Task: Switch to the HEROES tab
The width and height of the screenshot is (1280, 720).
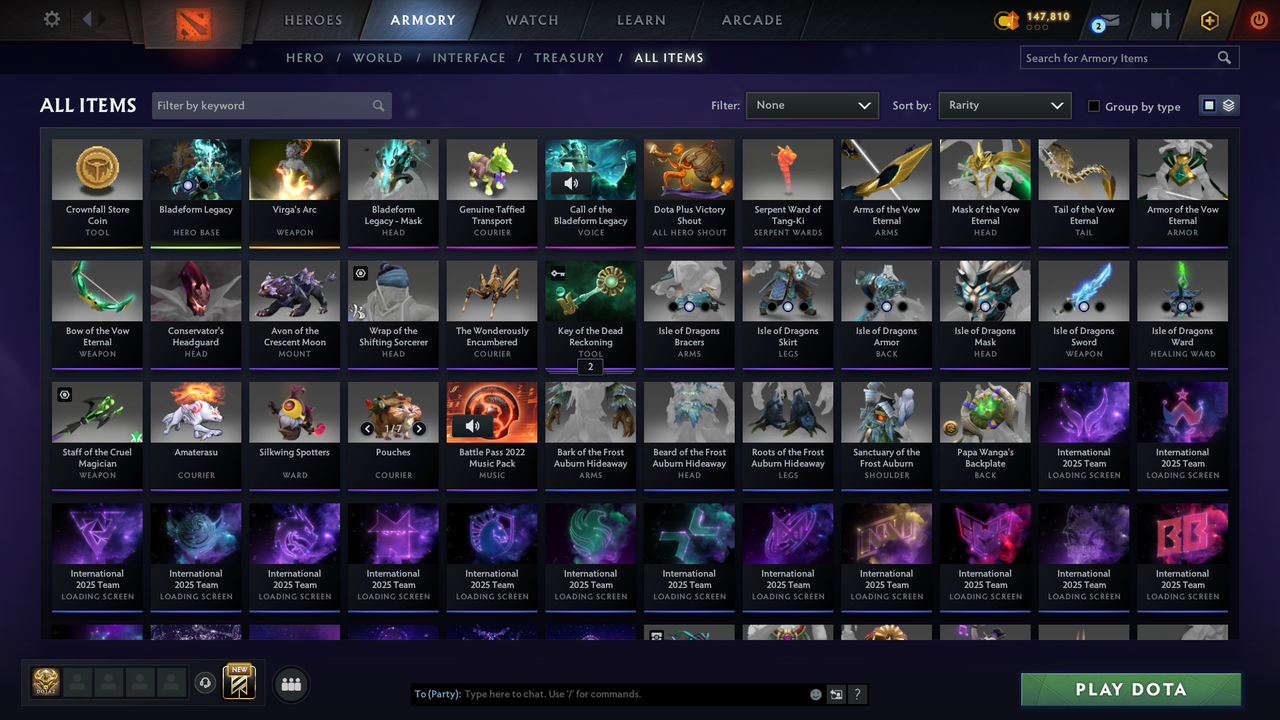Action: [x=313, y=19]
